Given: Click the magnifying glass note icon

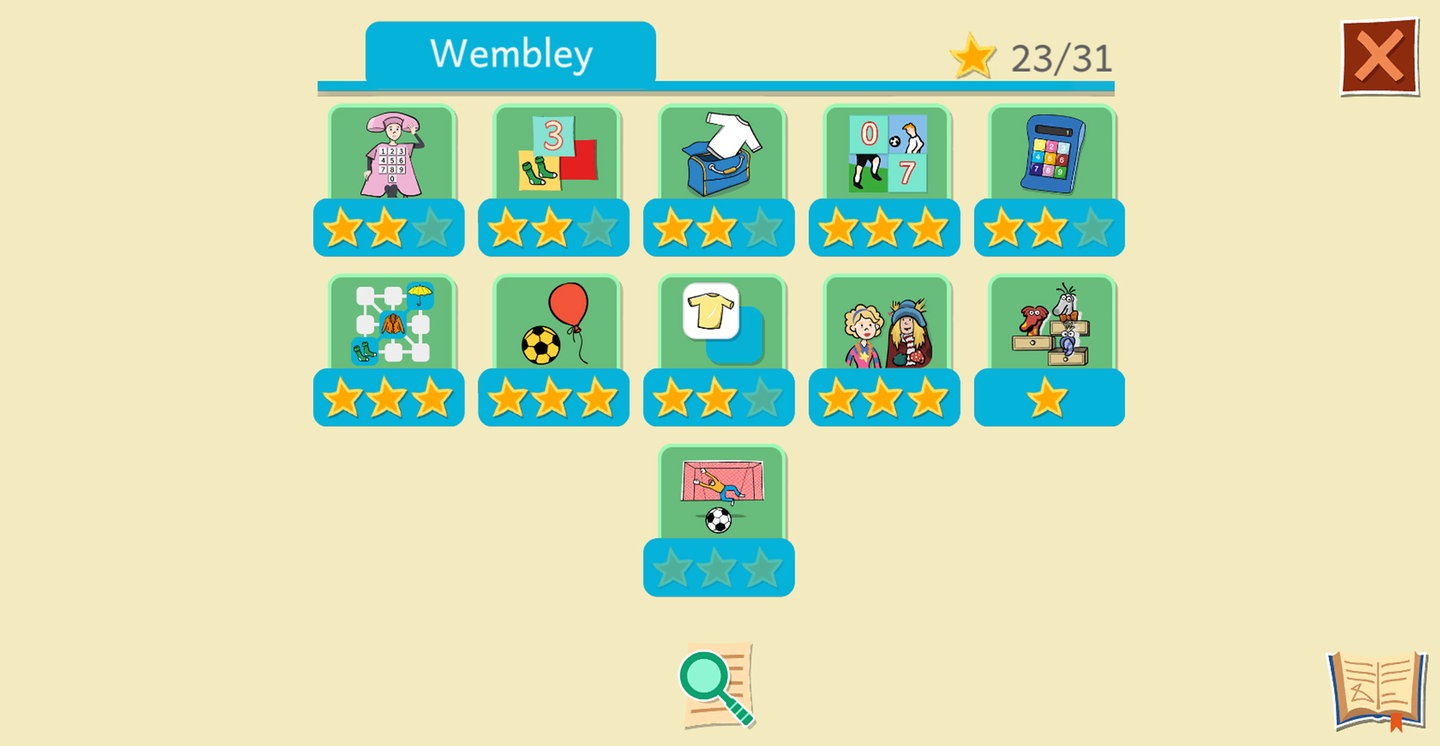Looking at the screenshot, I should 717,685.
